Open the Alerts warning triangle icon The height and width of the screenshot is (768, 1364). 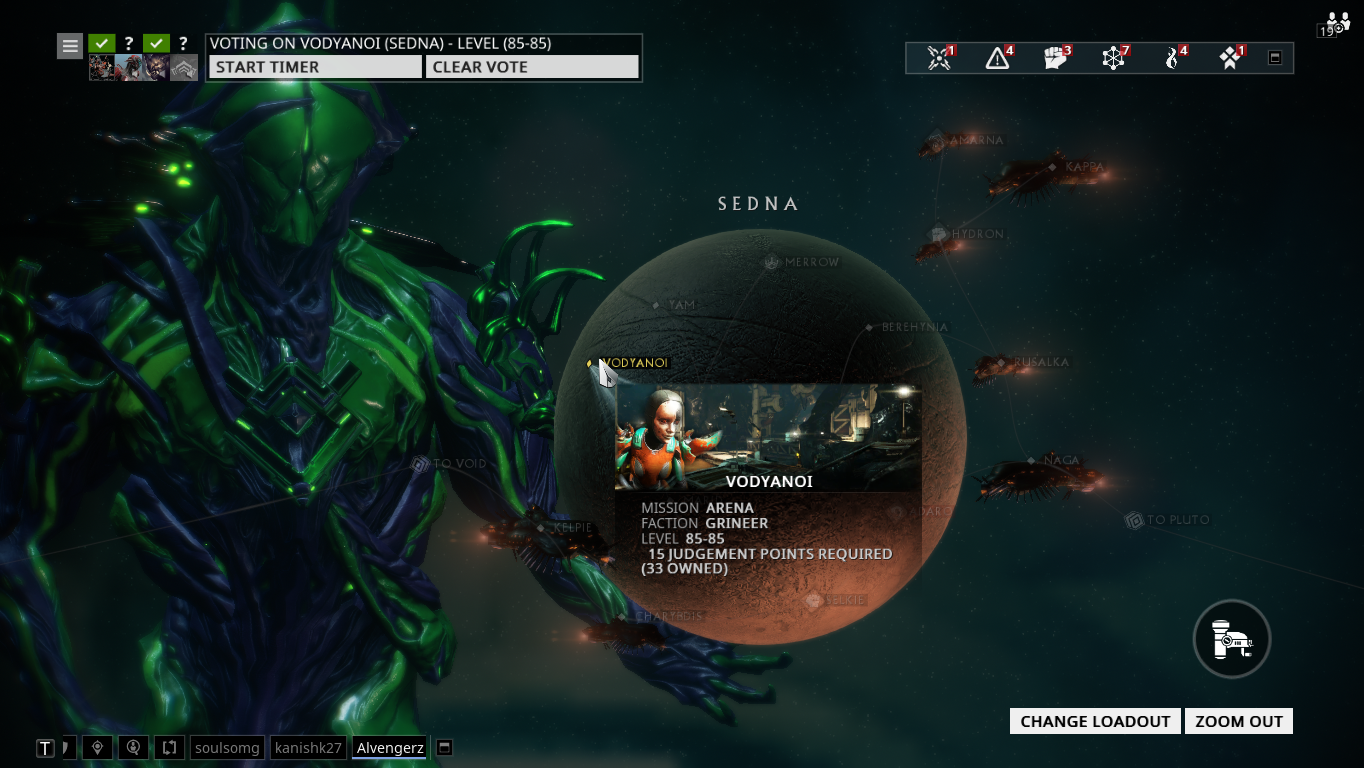click(x=998, y=58)
